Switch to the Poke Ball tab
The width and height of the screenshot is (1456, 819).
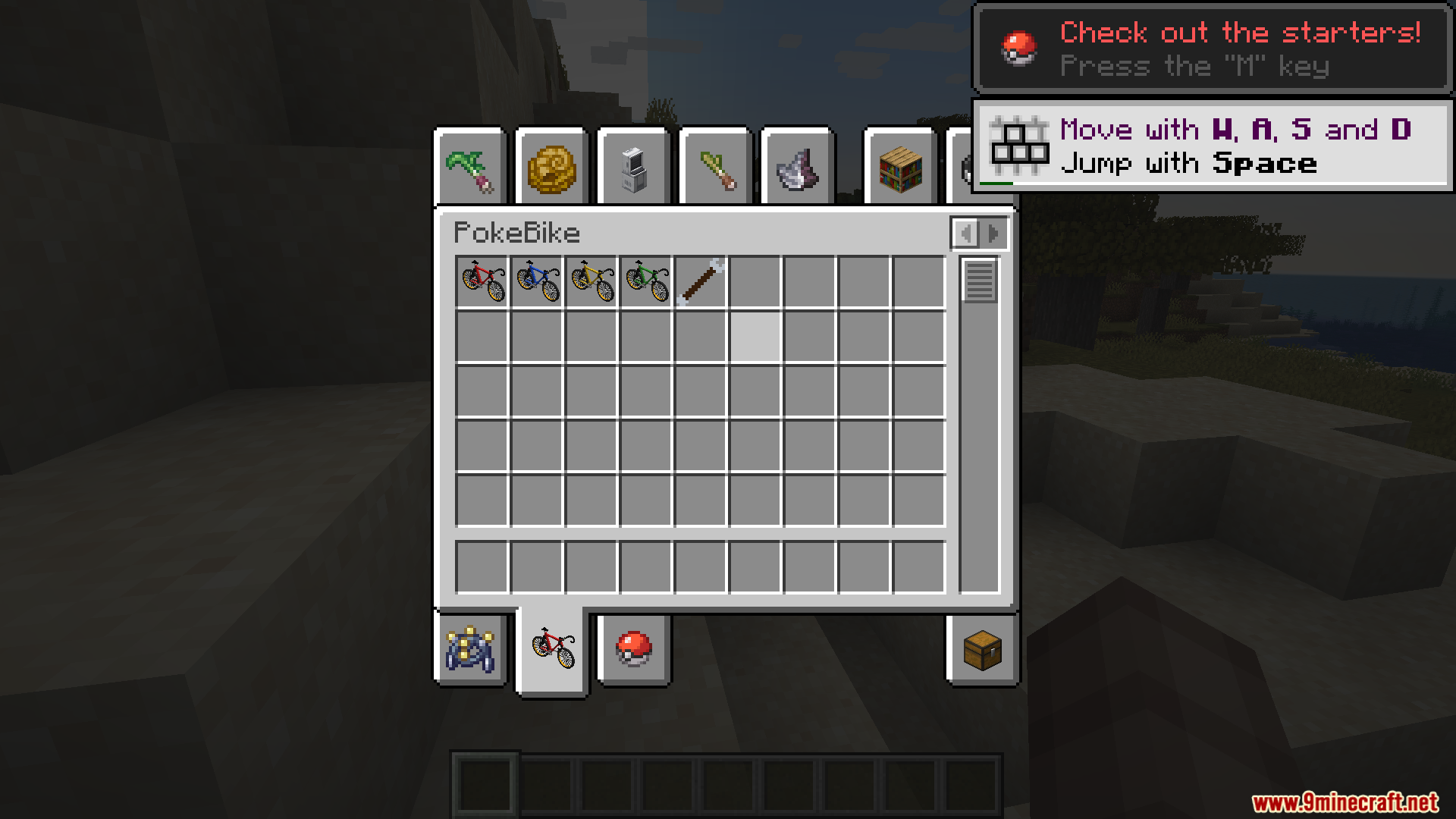tap(634, 651)
